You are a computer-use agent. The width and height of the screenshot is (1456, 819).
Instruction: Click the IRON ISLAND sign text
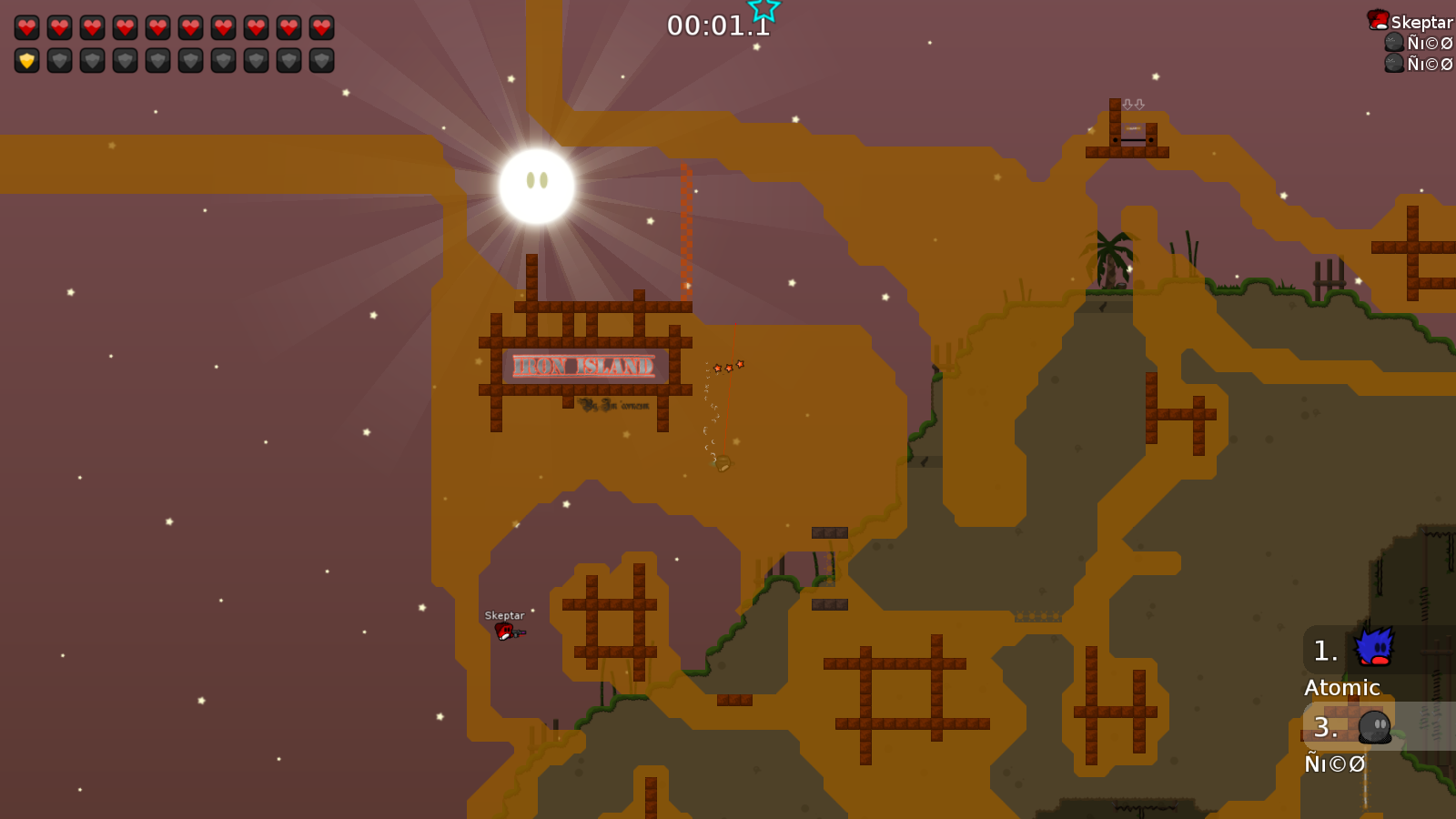[x=585, y=365]
